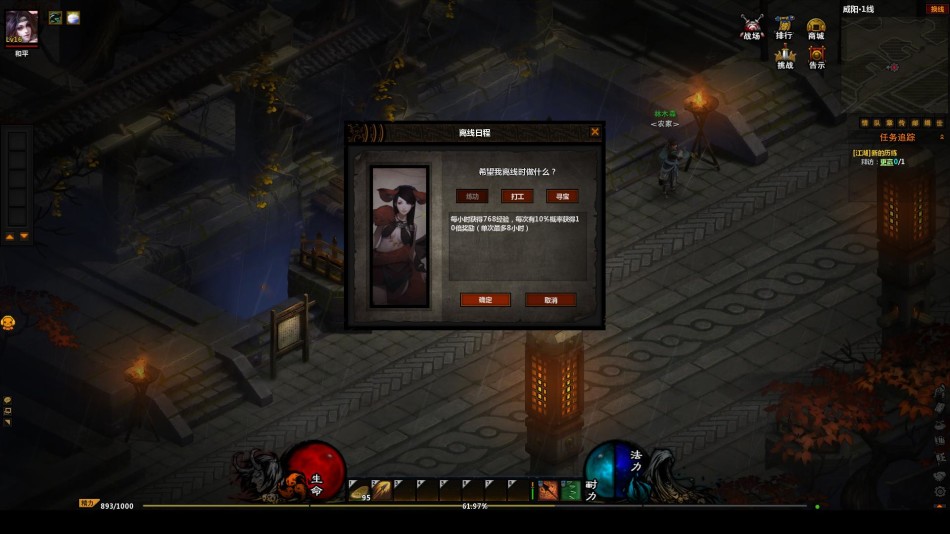Viewport: 950px width, 534px height.
Task: Choose the 寻宝 offline activity
Action: click(562, 196)
